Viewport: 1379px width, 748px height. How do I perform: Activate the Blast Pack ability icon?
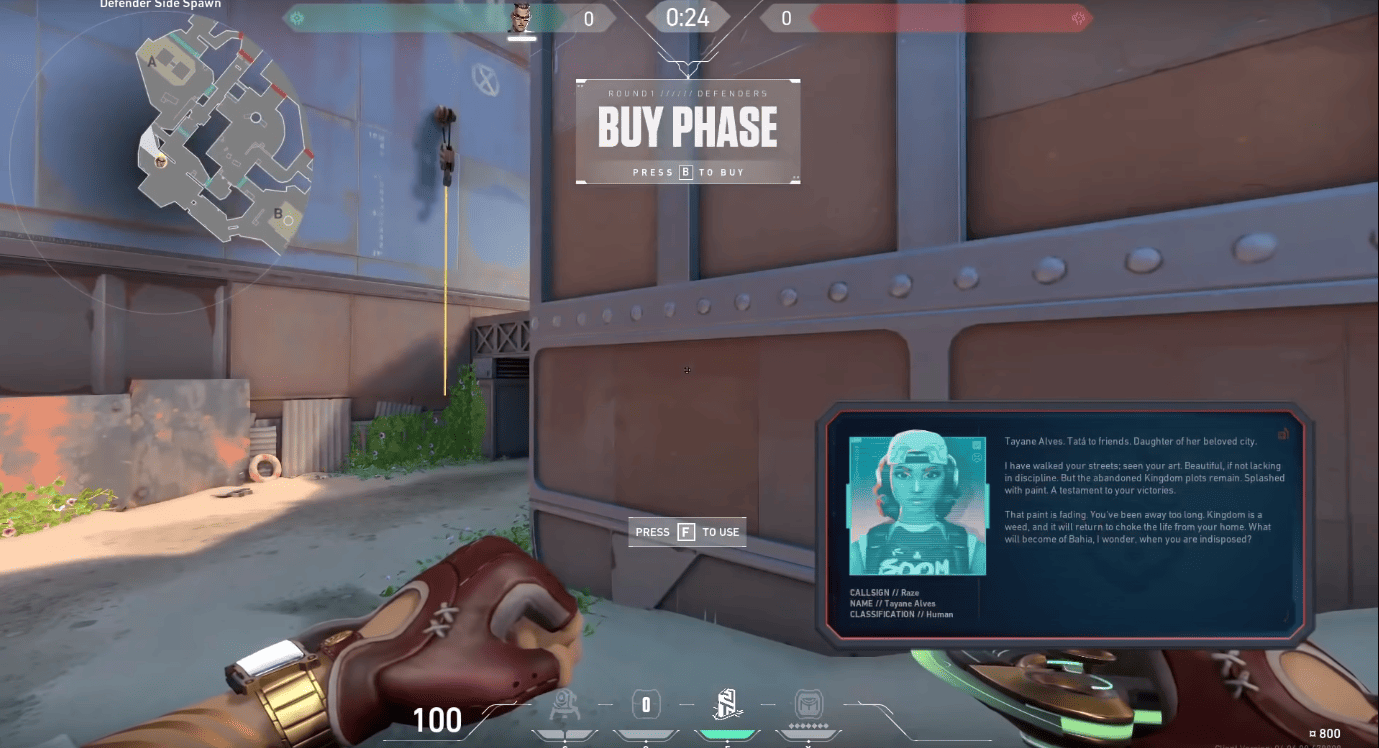[644, 704]
